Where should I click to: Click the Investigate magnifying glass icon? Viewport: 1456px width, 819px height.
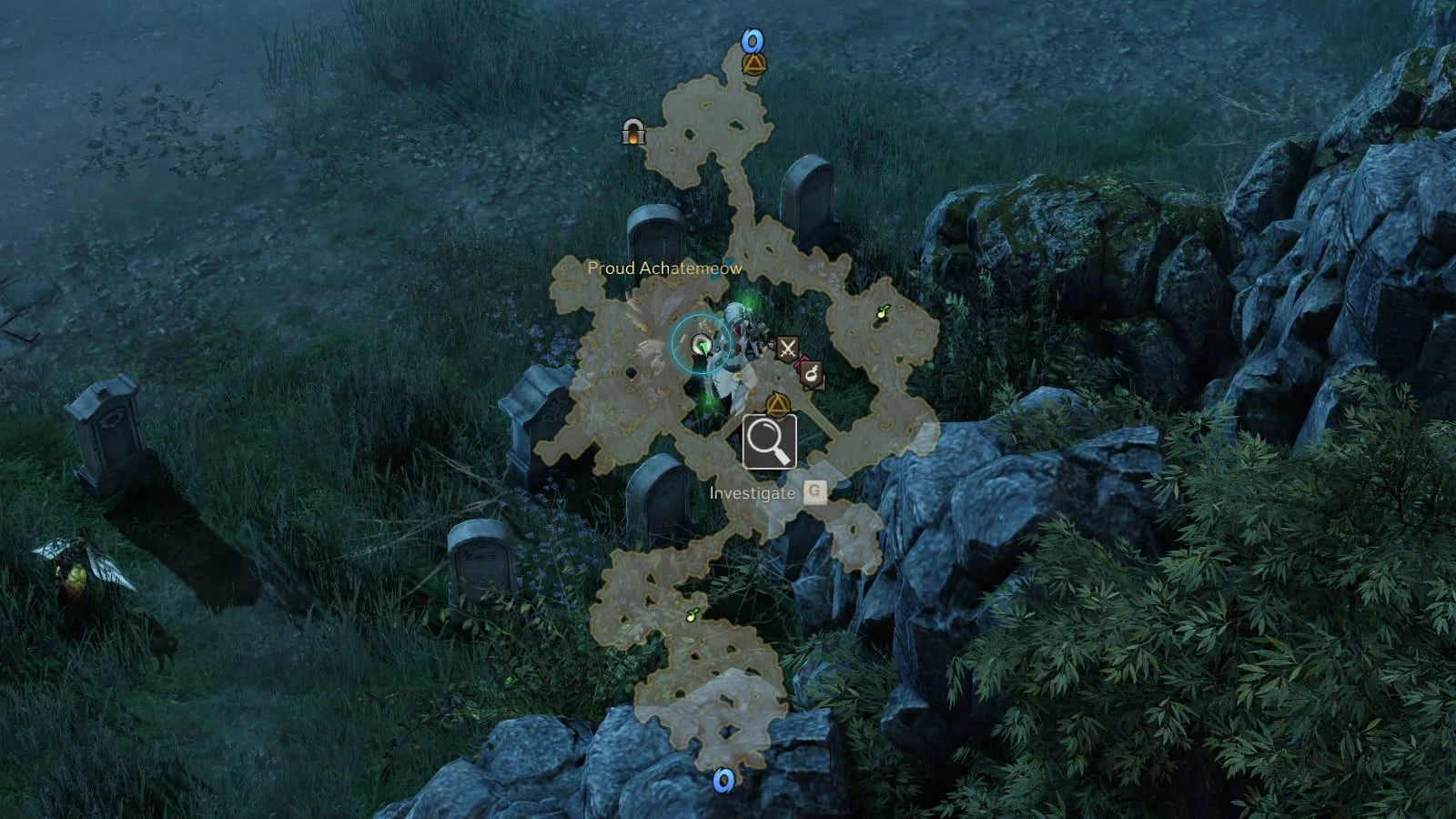770,441
